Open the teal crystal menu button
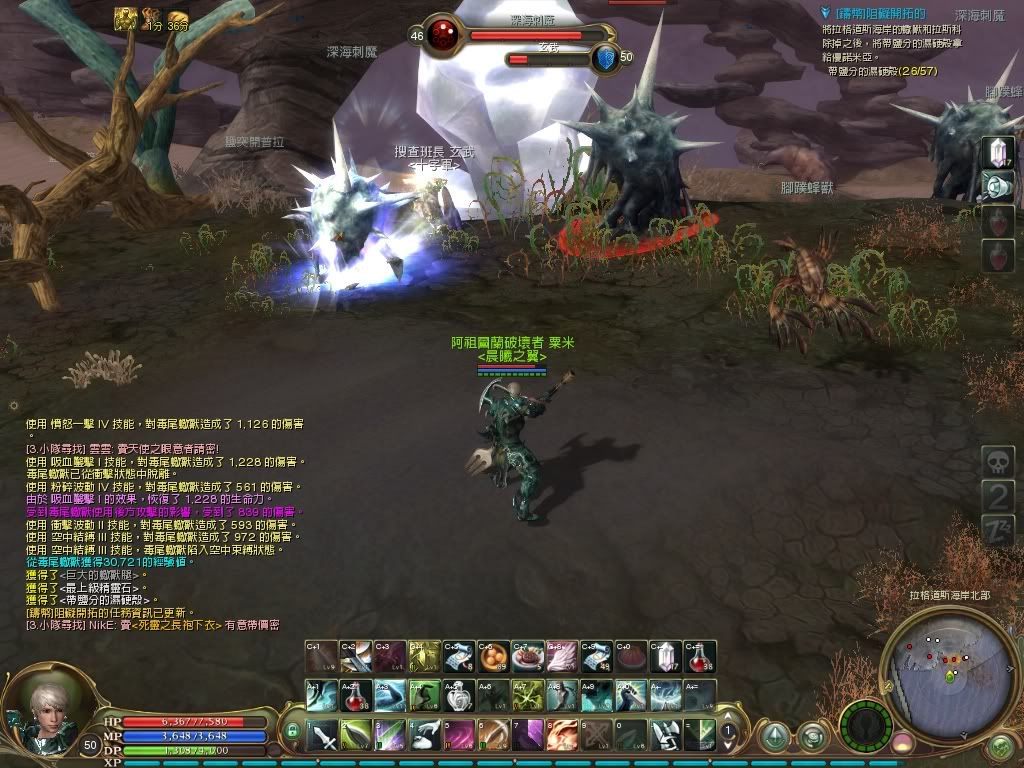 coord(774,739)
